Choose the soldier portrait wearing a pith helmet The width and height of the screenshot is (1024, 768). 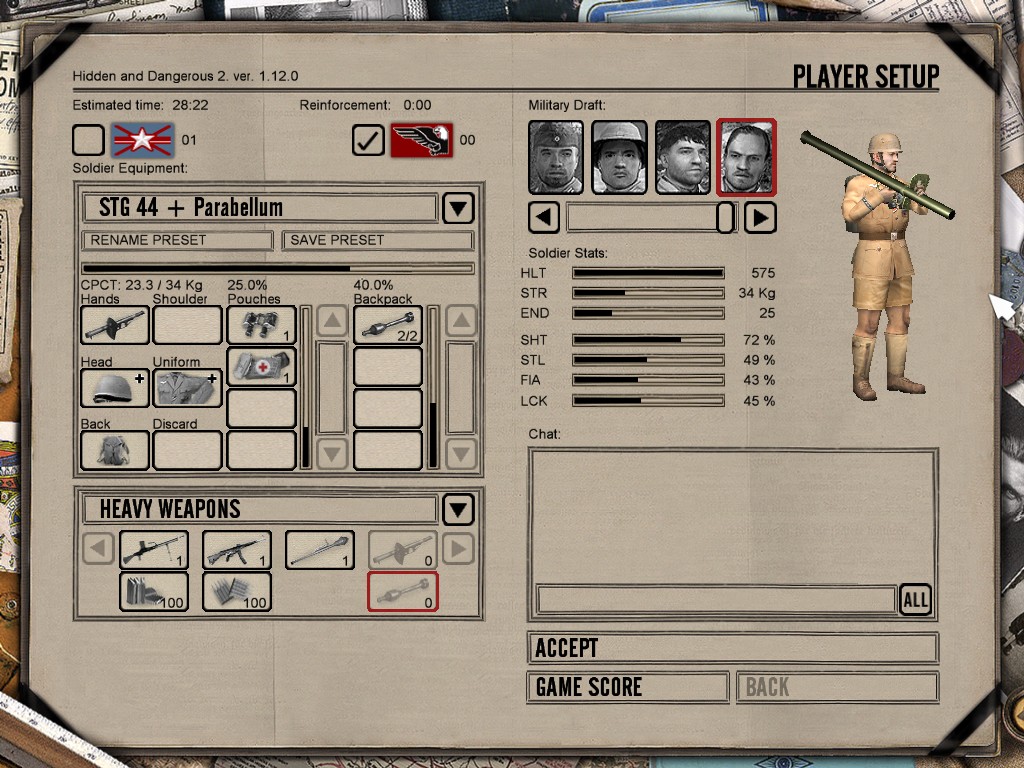point(619,157)
